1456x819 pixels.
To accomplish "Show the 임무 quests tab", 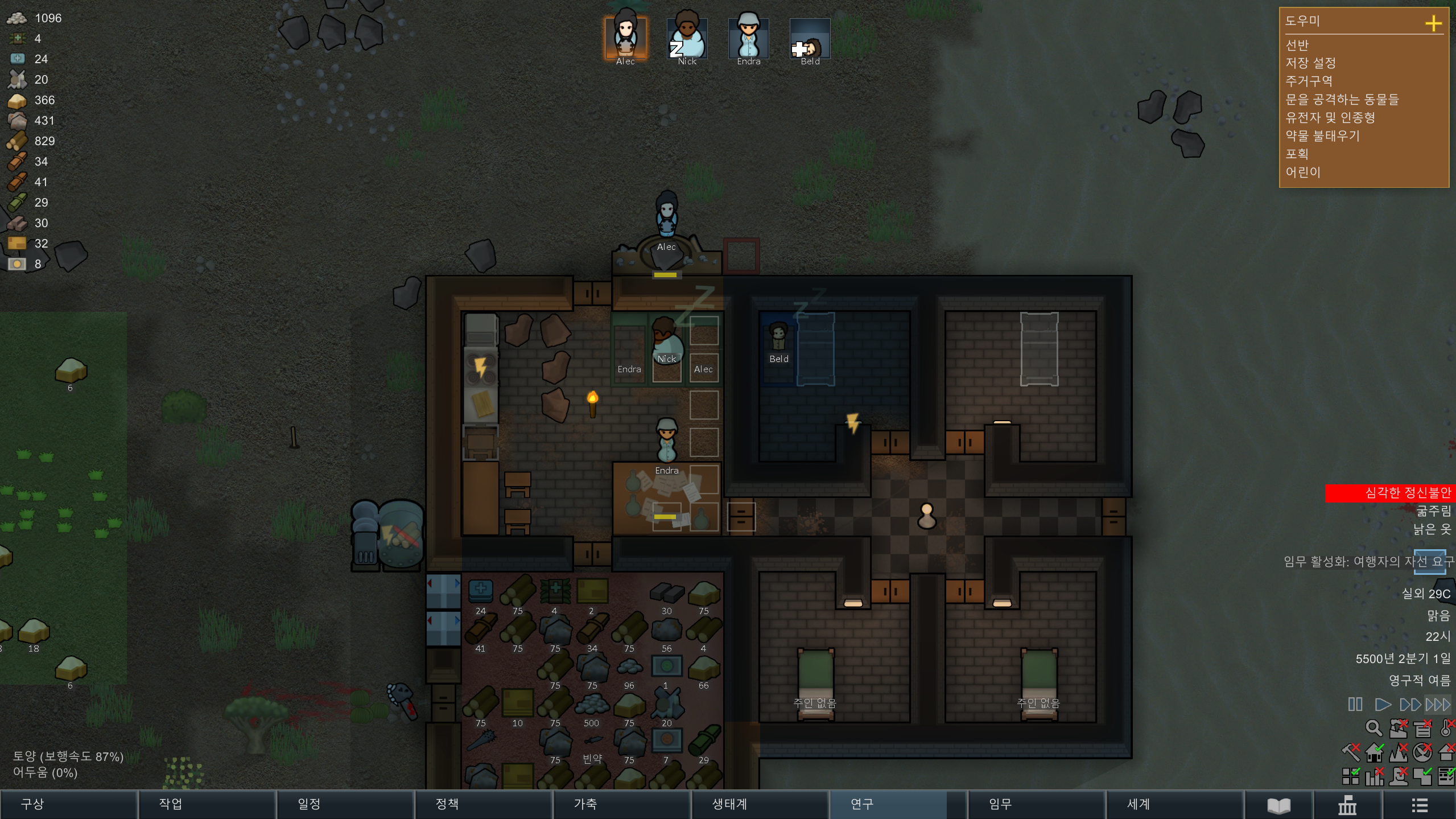I will (1036, 804).
